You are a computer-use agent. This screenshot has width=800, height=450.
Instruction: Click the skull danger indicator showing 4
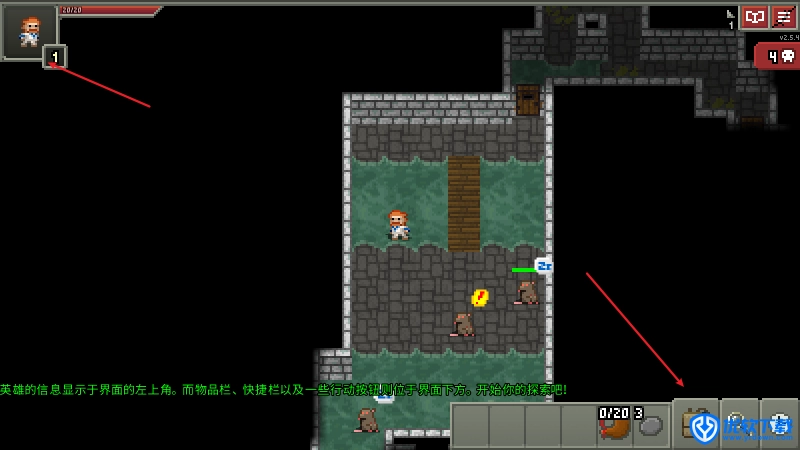click(777, 56)
